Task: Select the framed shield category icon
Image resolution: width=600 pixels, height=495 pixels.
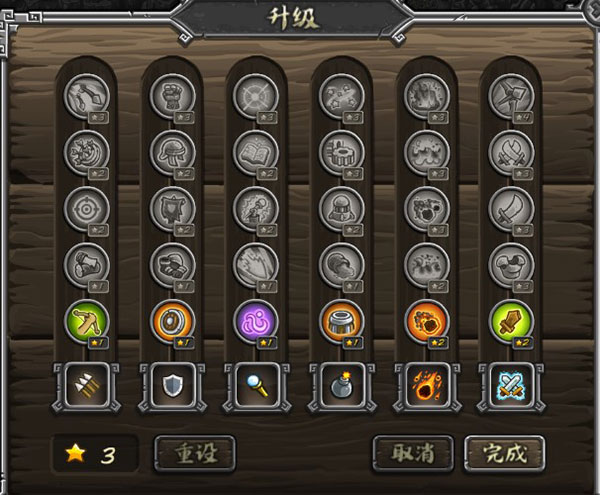Action: click(172, 385)
